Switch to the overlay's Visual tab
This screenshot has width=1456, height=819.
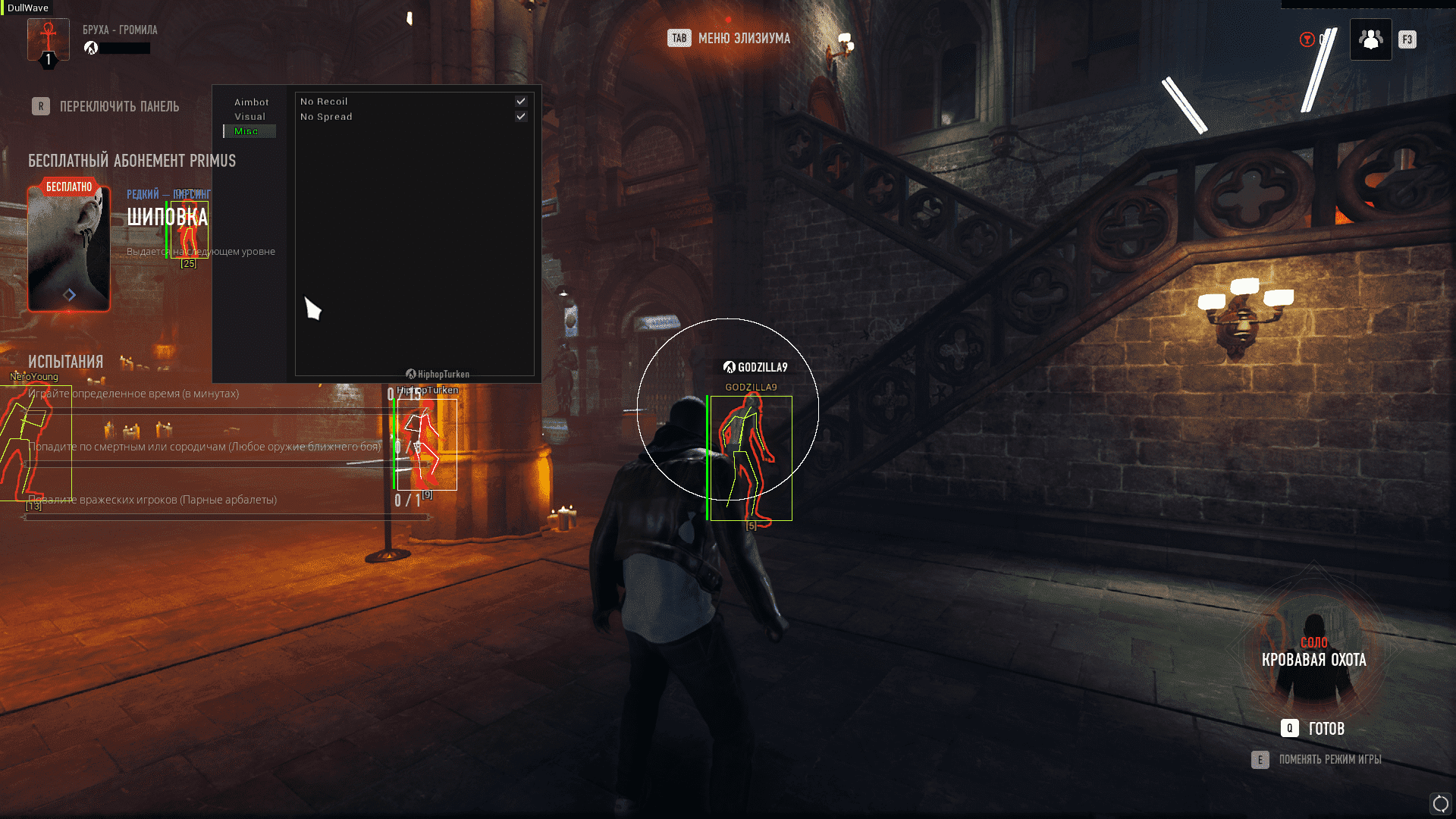(x=249, y=117)
